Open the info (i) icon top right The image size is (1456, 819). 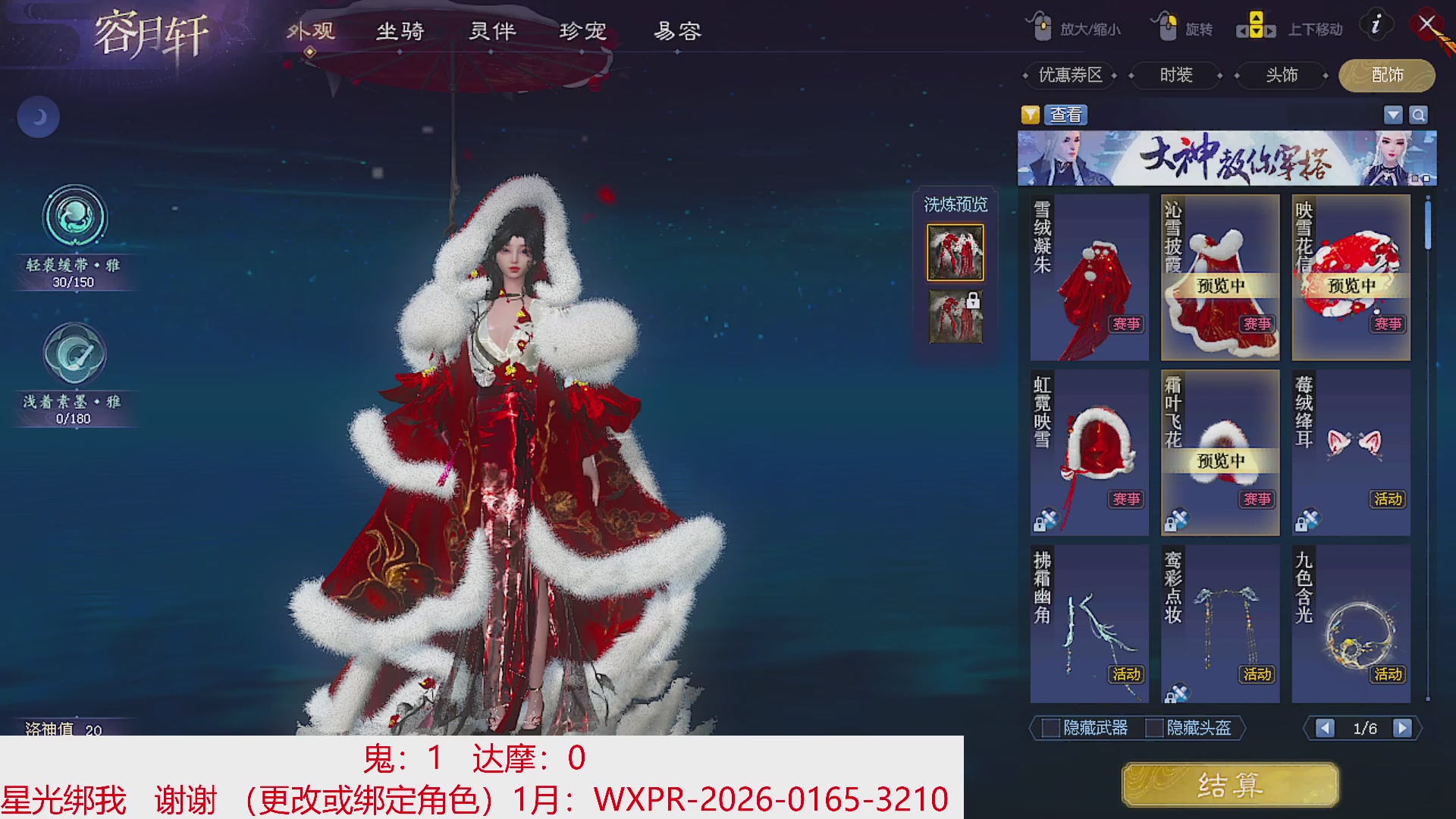point(1376,24)
